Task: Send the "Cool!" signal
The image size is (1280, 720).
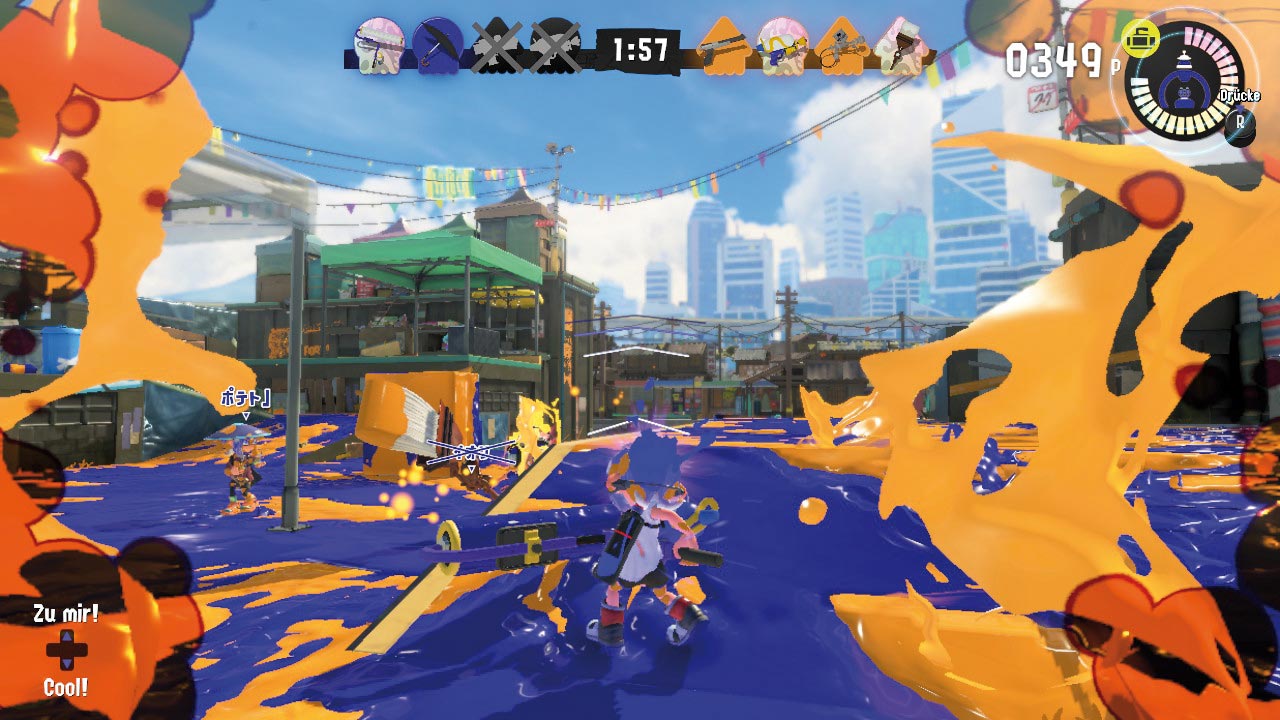Action: coord(66,688)
